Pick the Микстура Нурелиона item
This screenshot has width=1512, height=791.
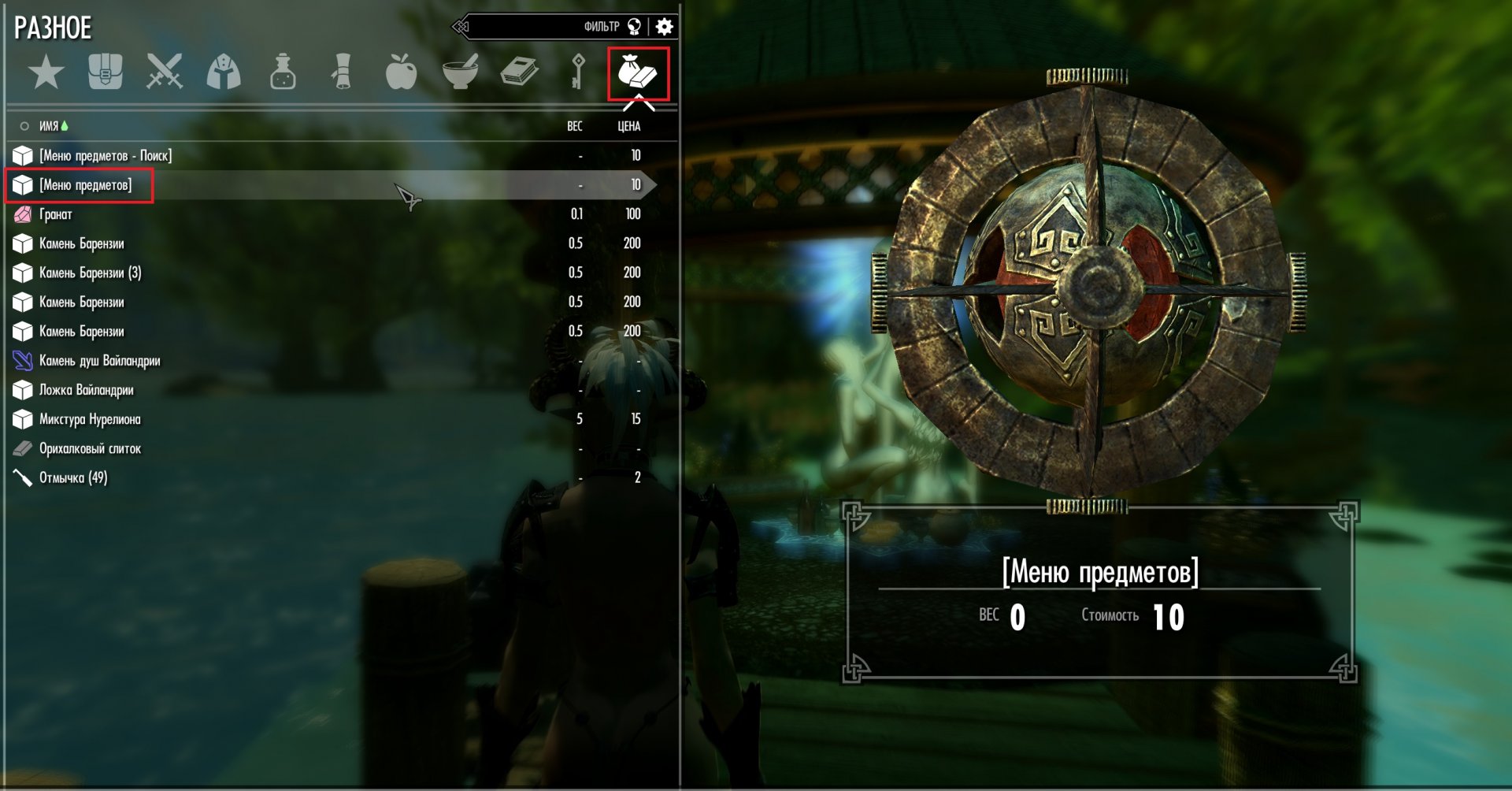tap(90, 419)
